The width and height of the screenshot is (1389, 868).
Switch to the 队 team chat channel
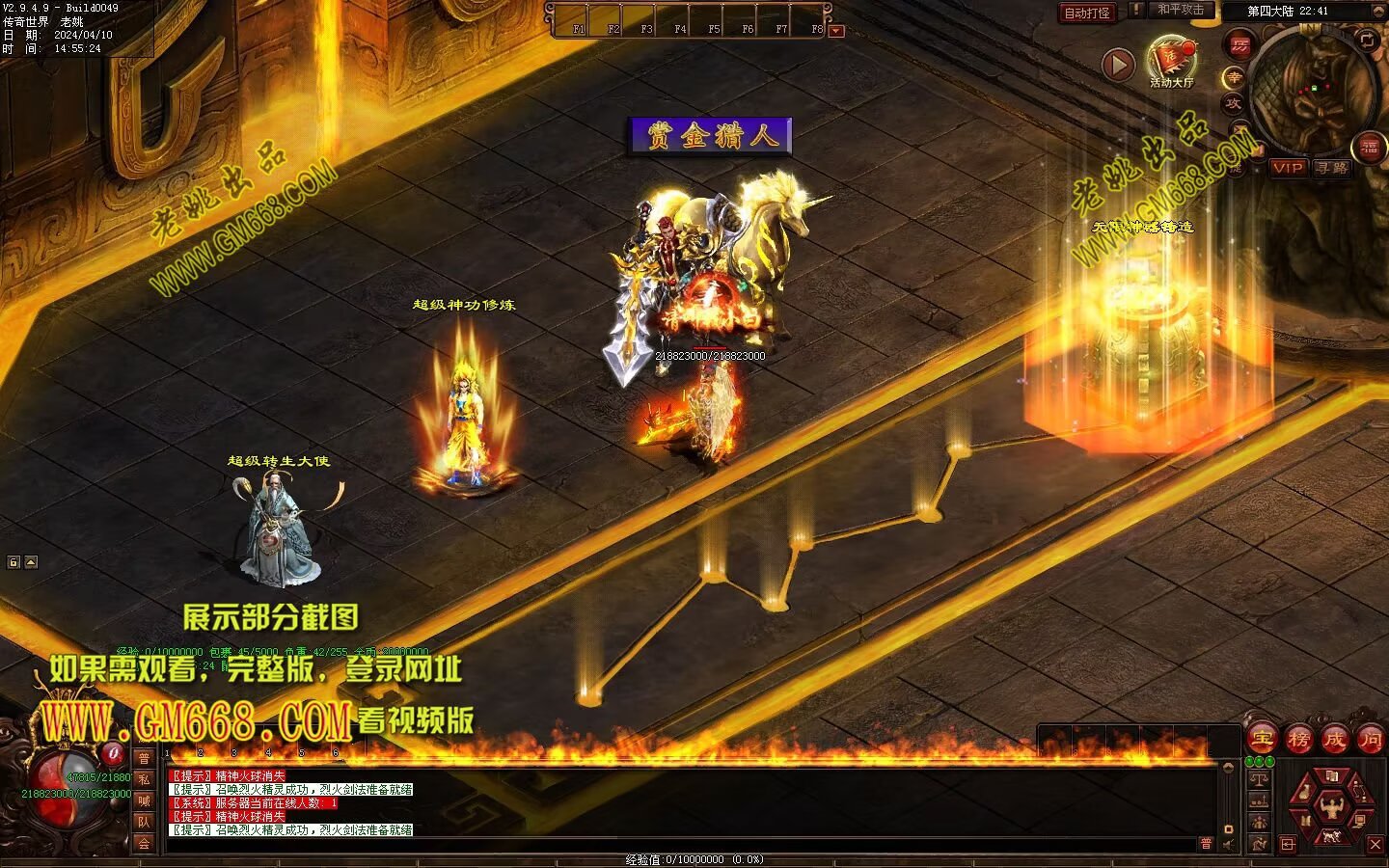144,822
